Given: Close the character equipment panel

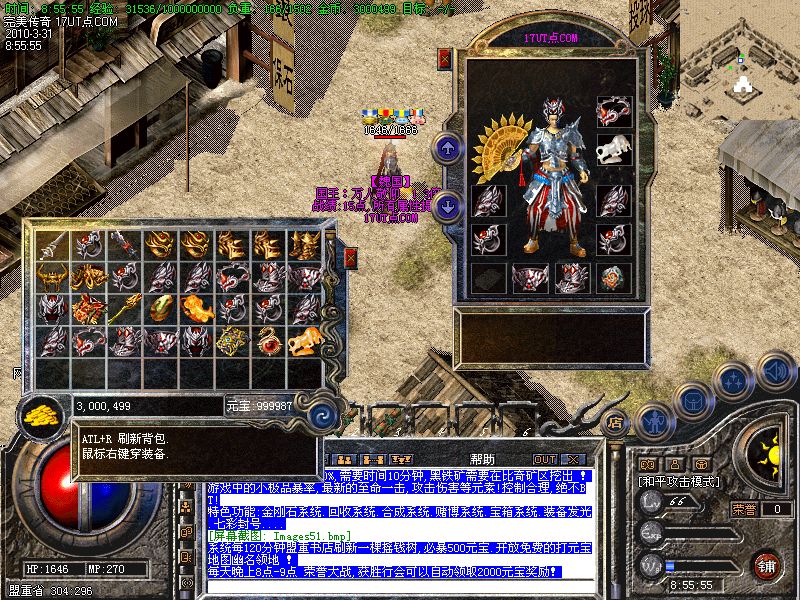Looking at the screenshot, I should [x=445, y=59].
